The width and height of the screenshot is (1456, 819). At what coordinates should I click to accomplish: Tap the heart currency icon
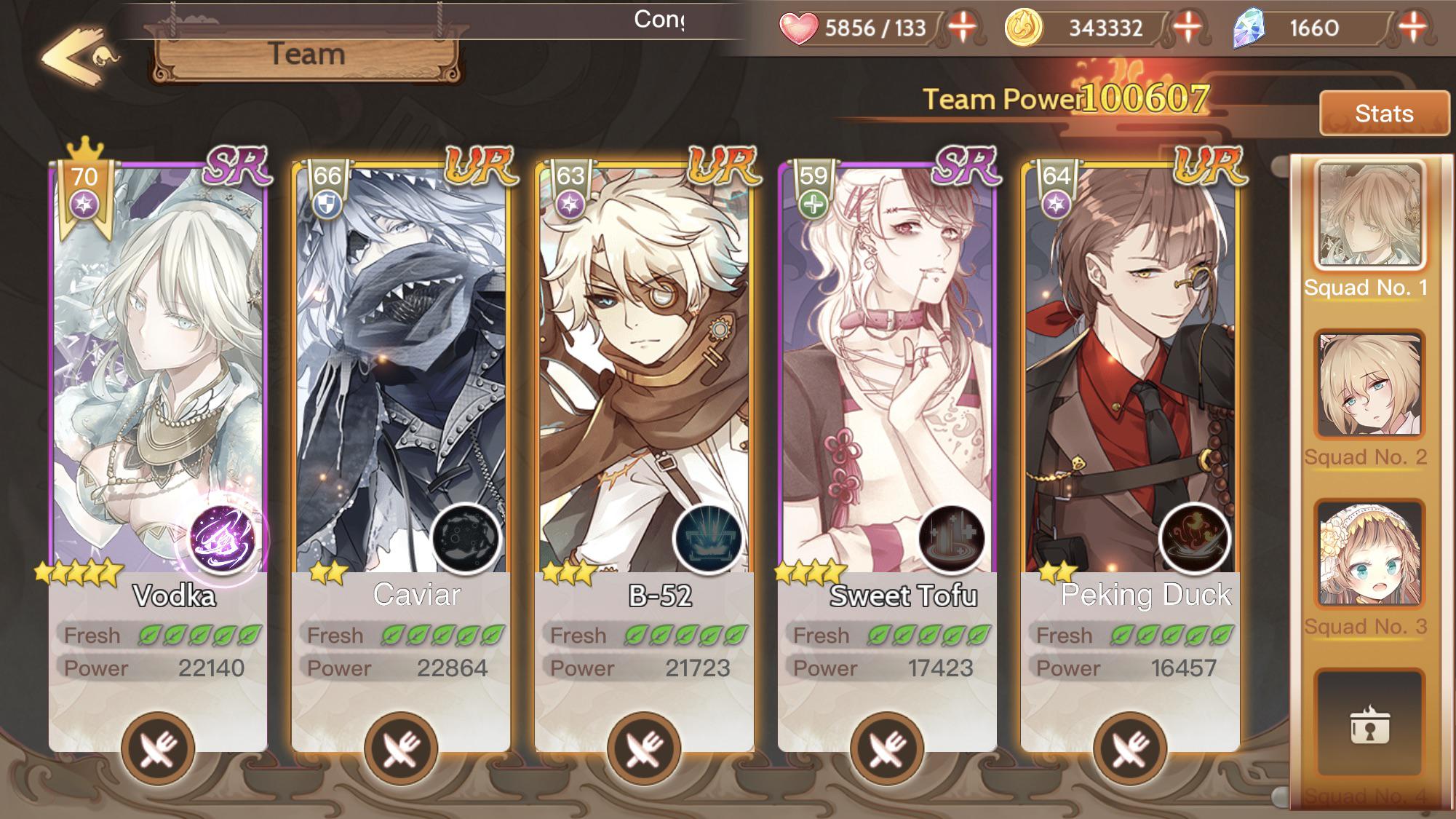click(800, 29)
